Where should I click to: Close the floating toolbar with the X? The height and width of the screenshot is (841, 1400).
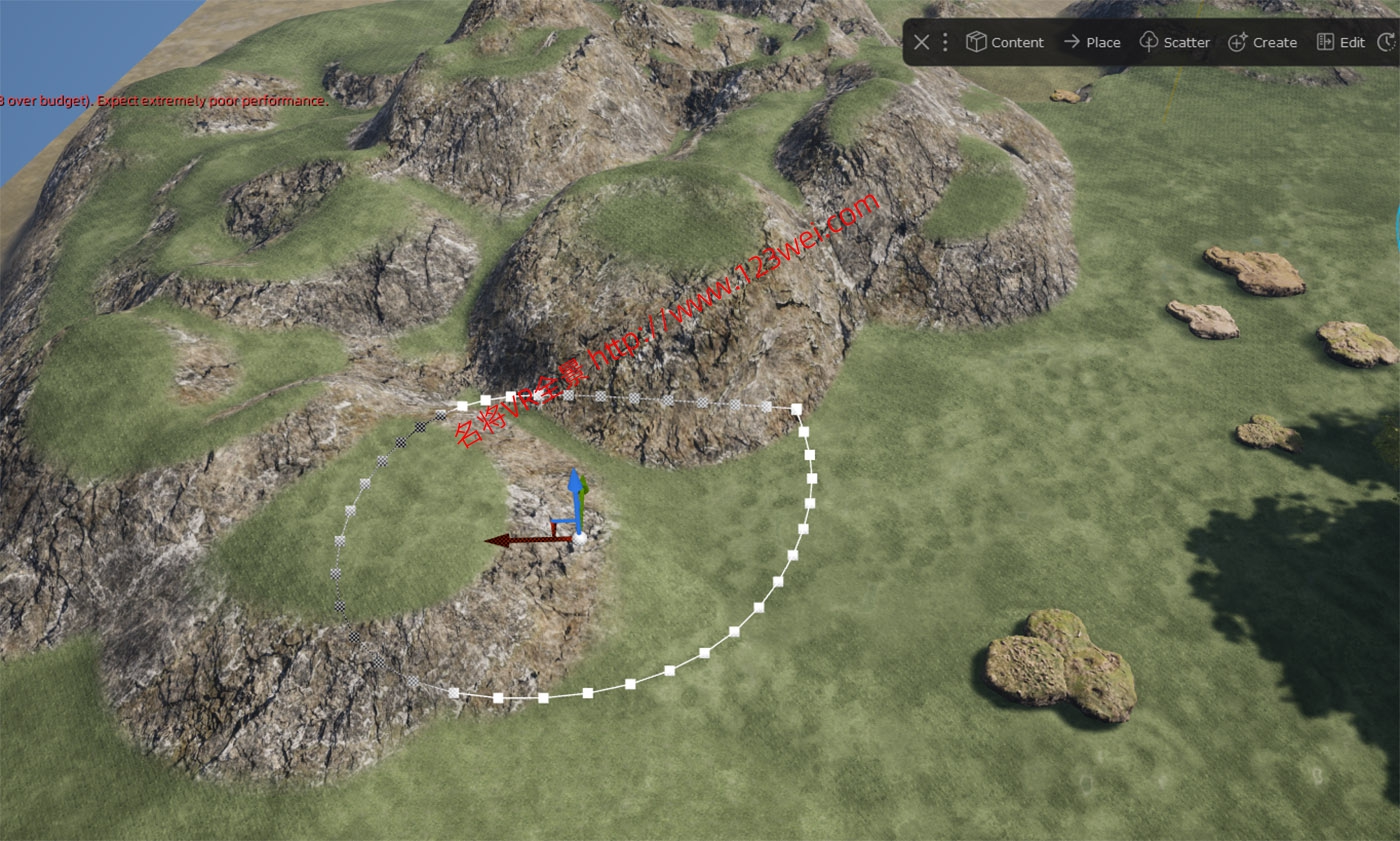click(x=921, y=42)
